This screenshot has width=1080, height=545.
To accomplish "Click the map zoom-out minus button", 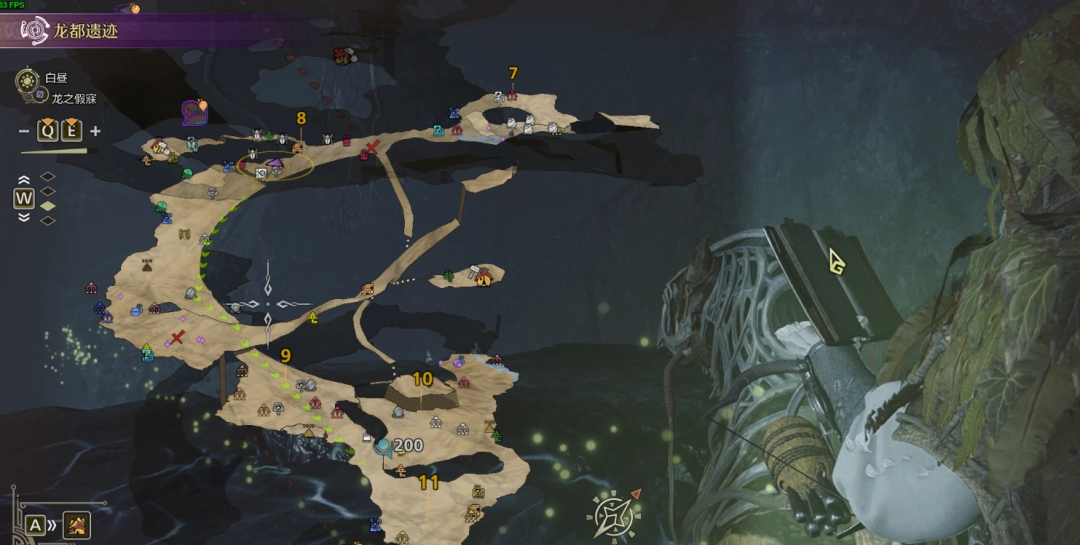I will coord(24,131).
